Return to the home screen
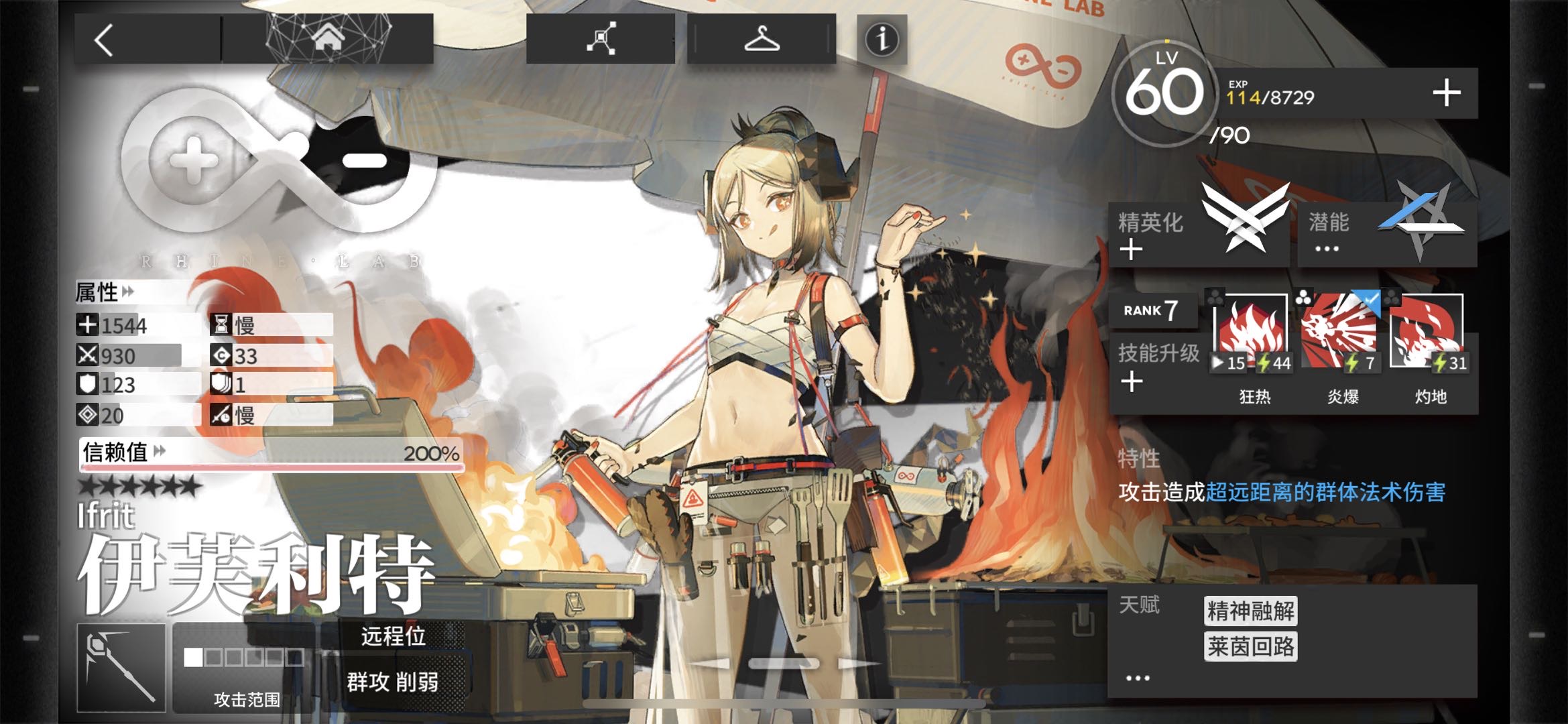 pos(328,39)
